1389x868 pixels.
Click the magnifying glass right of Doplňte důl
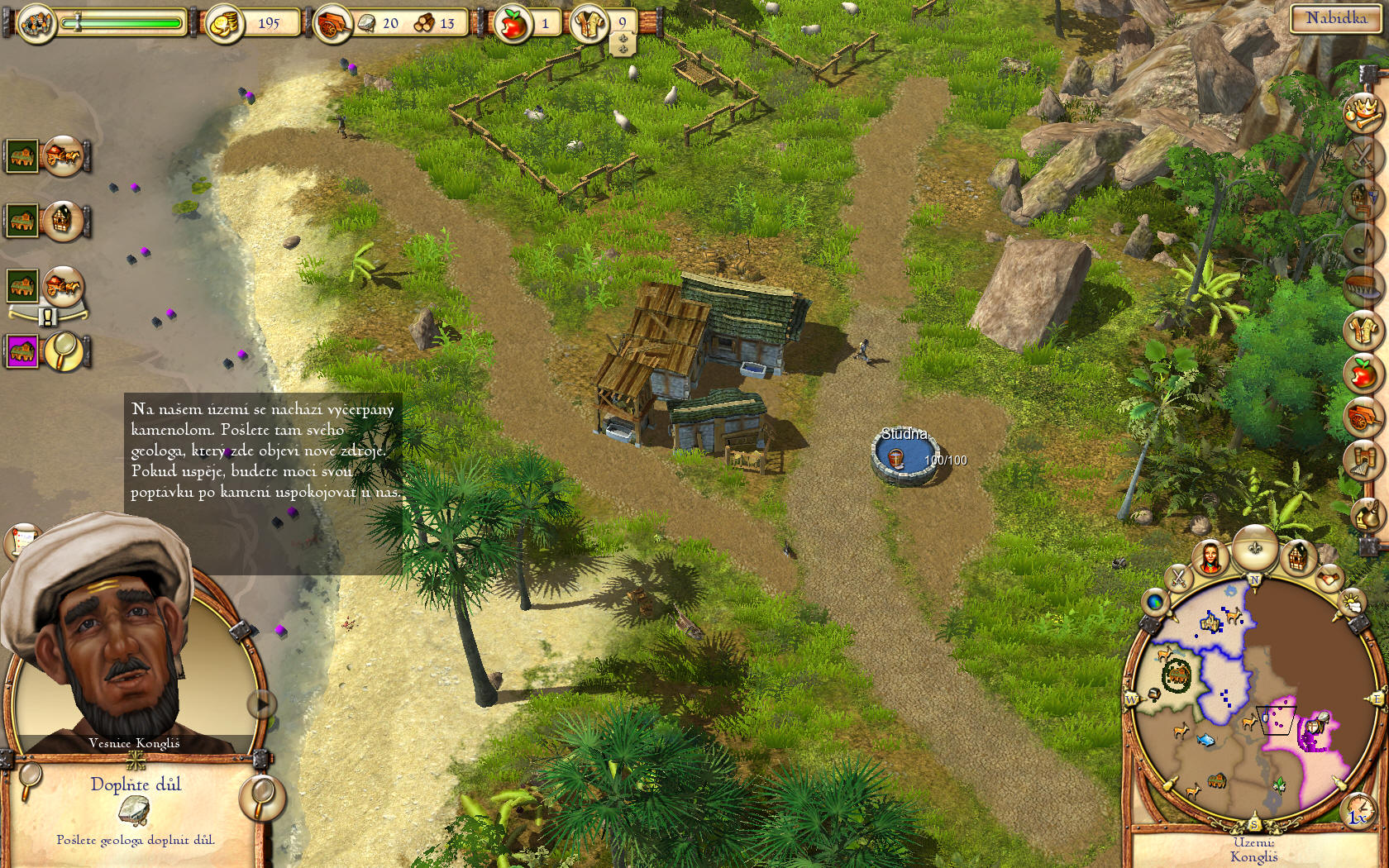point(262,796)
